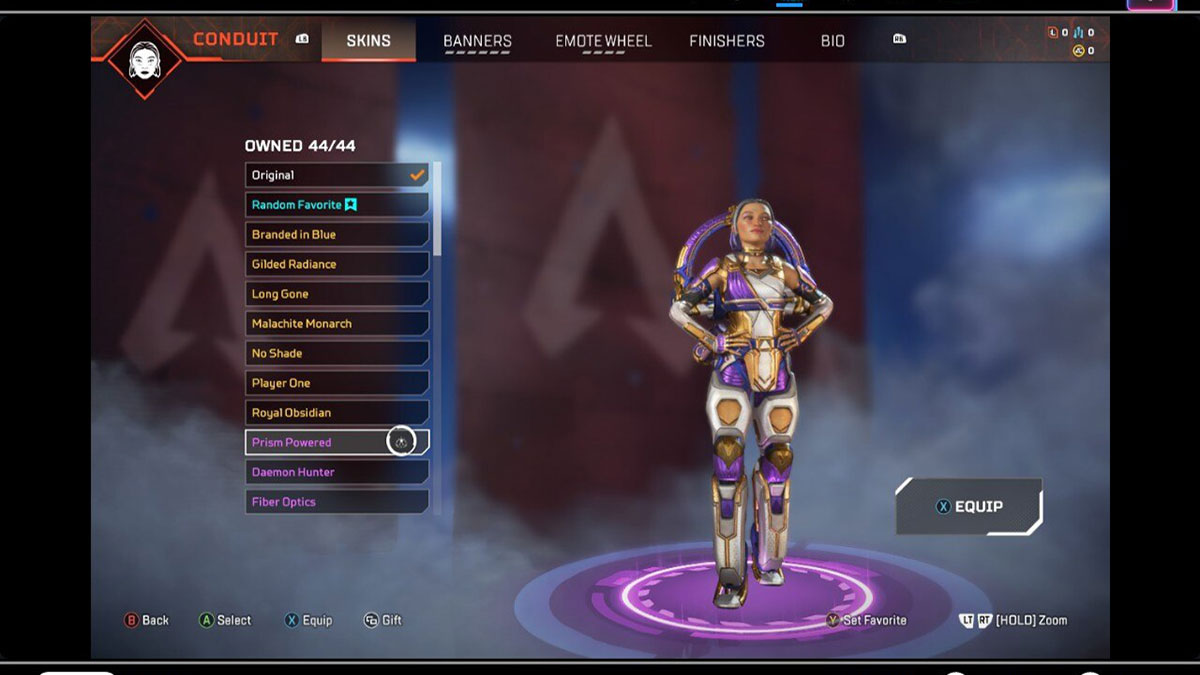This screenshot has height=675, width=1200.
Task: Choose the Long Gone skin
Action: point(337,294)
